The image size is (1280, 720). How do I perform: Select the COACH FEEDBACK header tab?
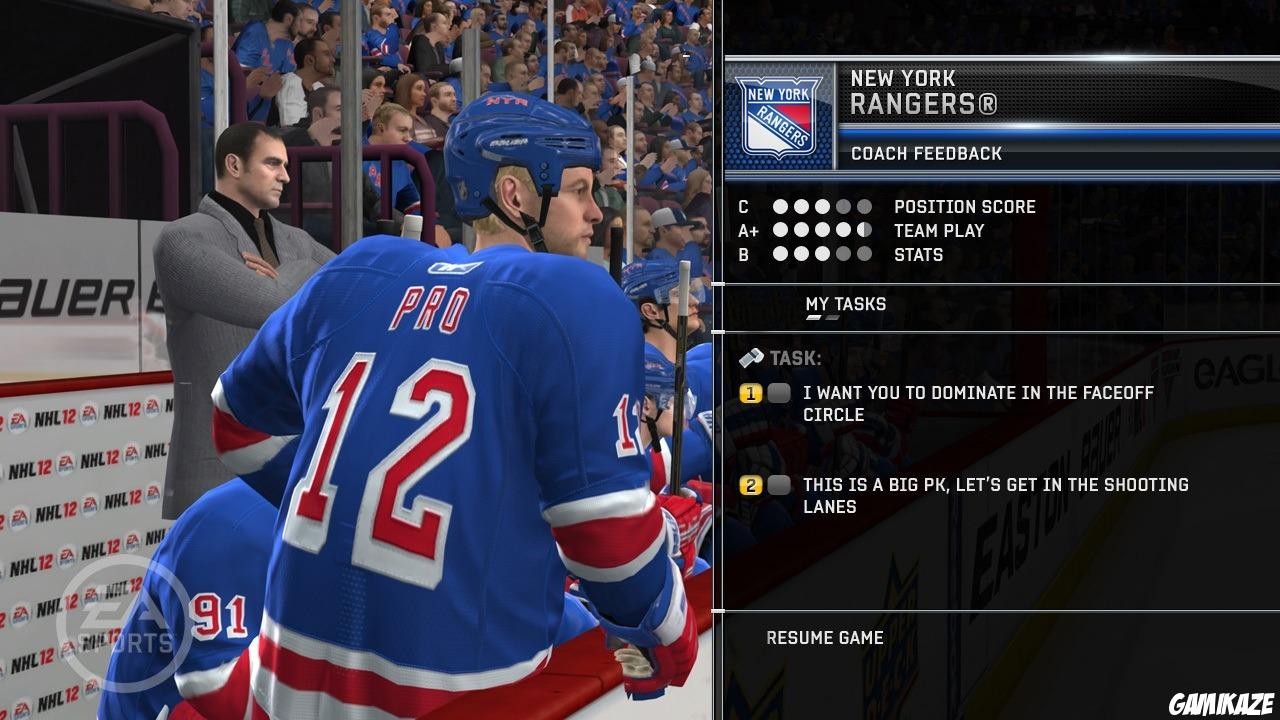925,154
